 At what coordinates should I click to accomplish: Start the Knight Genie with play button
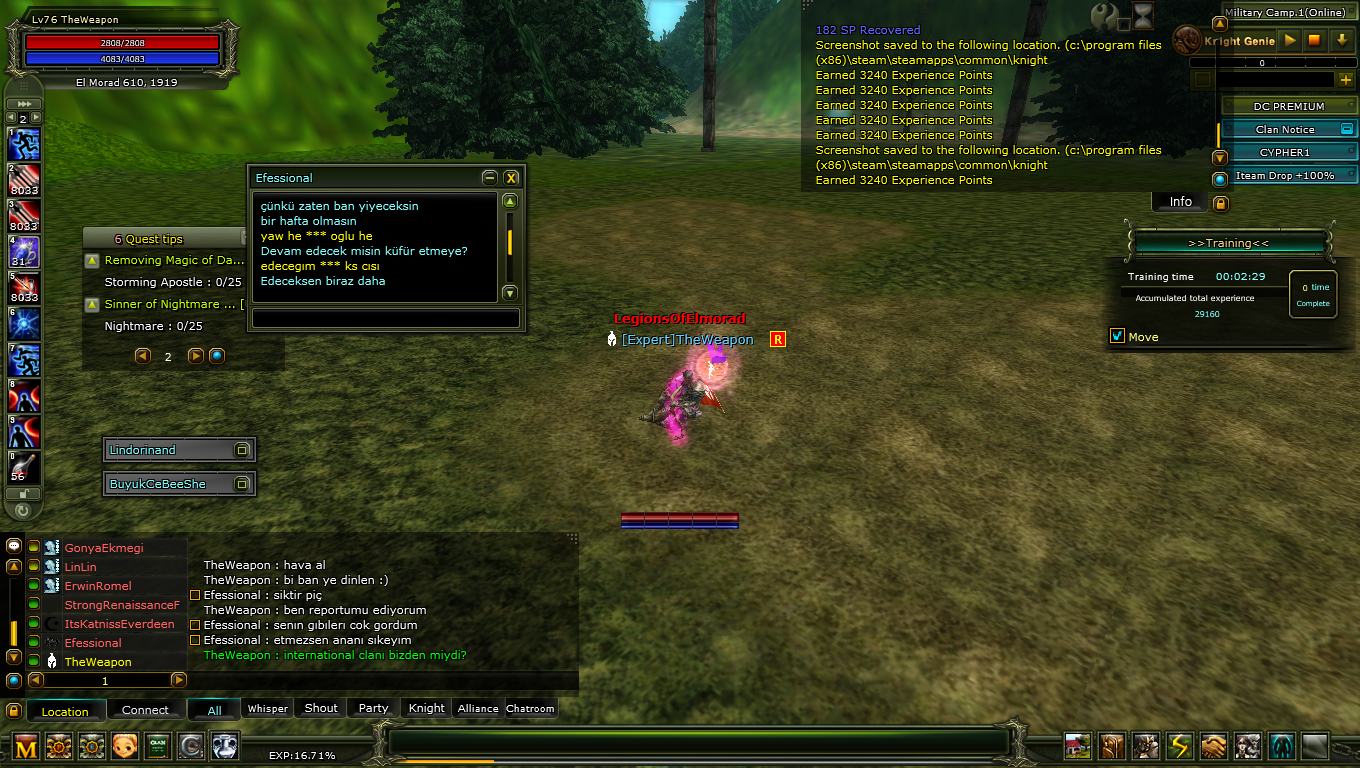point(1290,41)
